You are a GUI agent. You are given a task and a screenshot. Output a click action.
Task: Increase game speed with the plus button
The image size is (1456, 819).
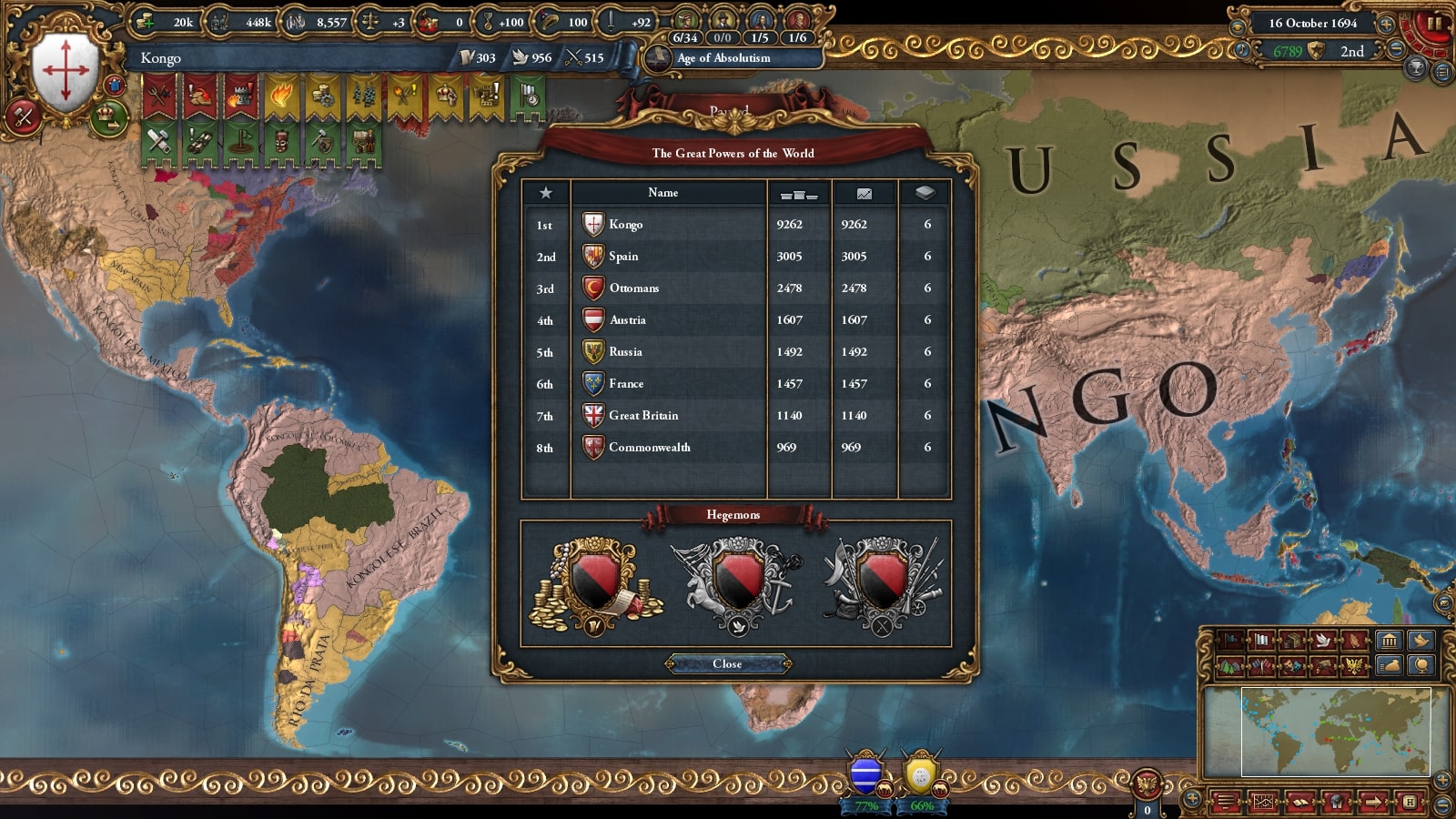pyautogui.click(x=1387, y=24)
